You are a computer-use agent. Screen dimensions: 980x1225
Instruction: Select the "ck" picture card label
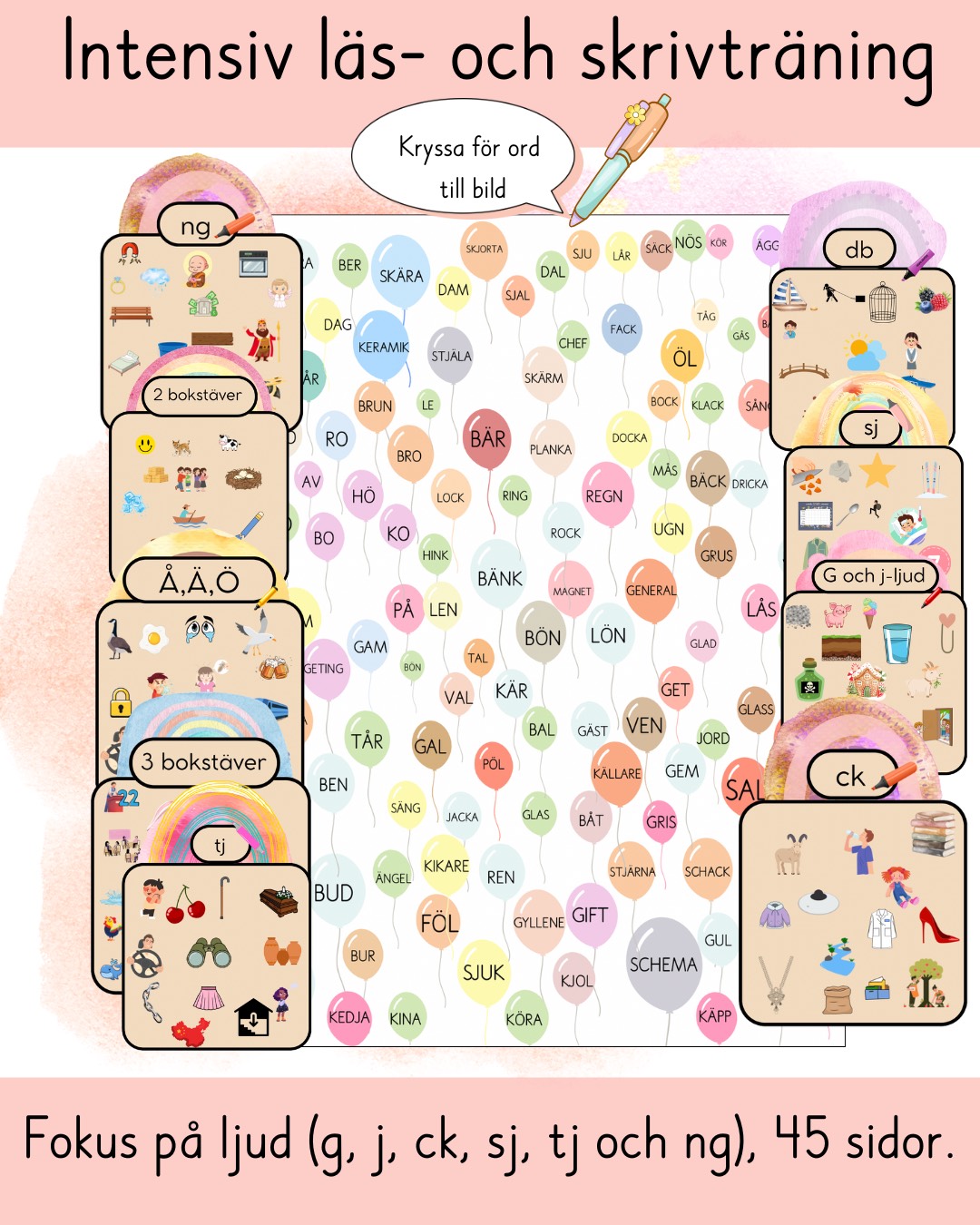coord(851,777)
